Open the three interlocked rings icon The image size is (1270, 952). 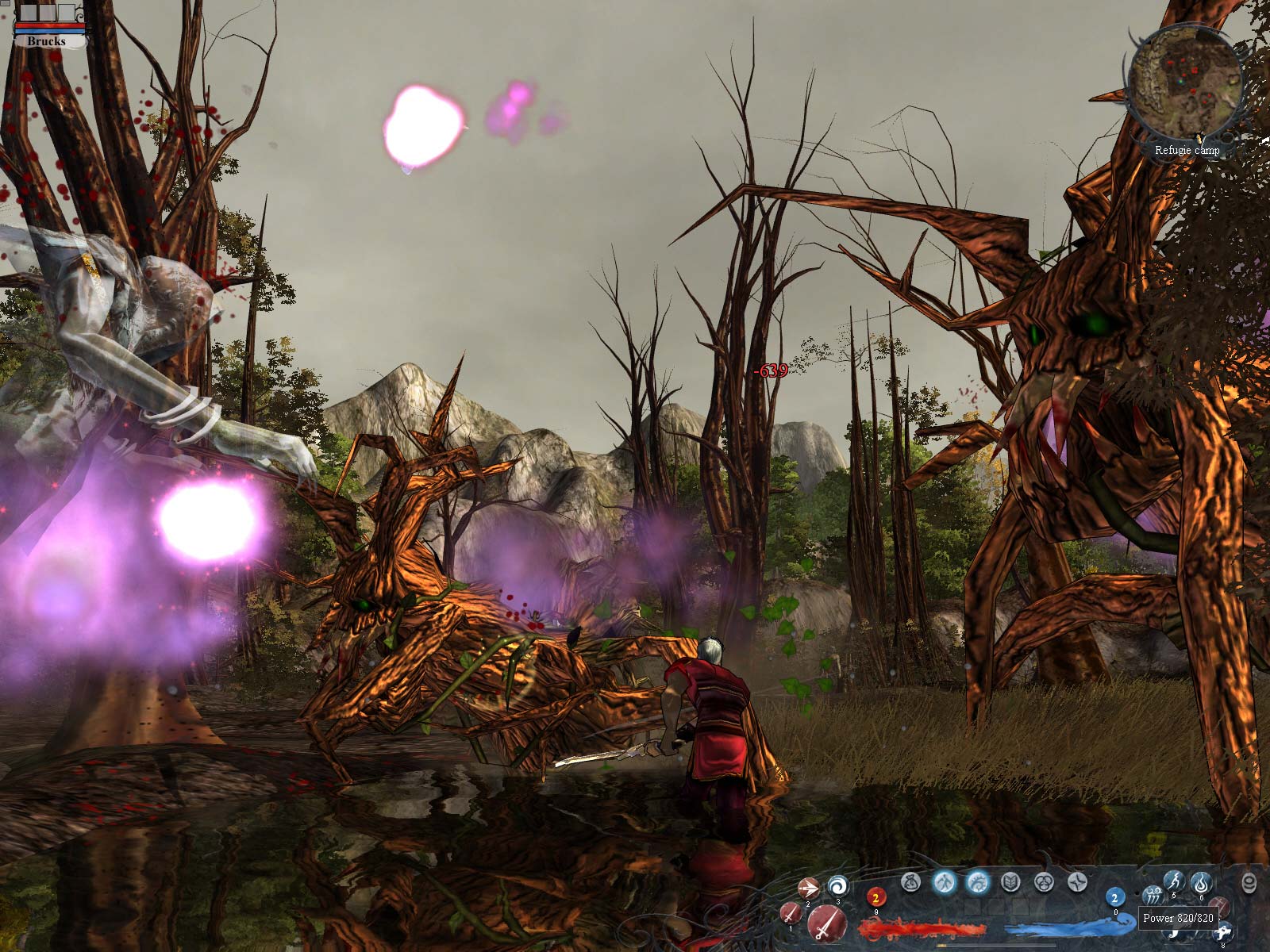1044,881
